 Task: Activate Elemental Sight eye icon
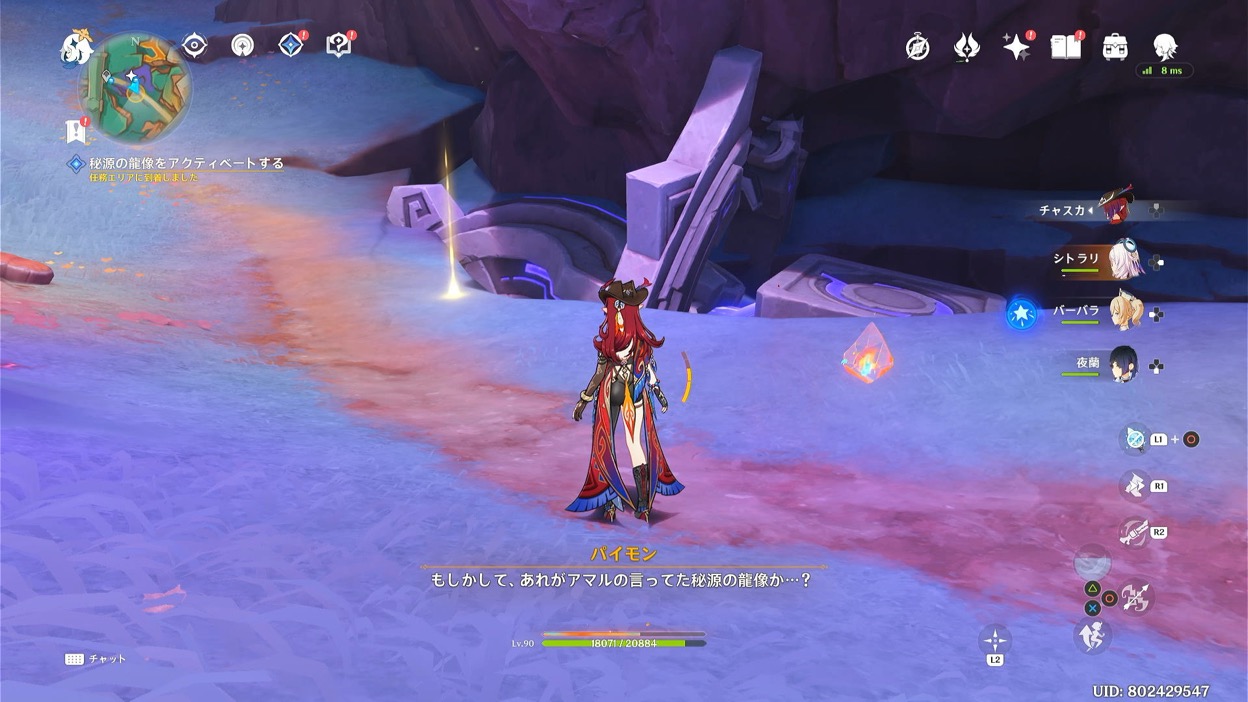click(194, 45)
